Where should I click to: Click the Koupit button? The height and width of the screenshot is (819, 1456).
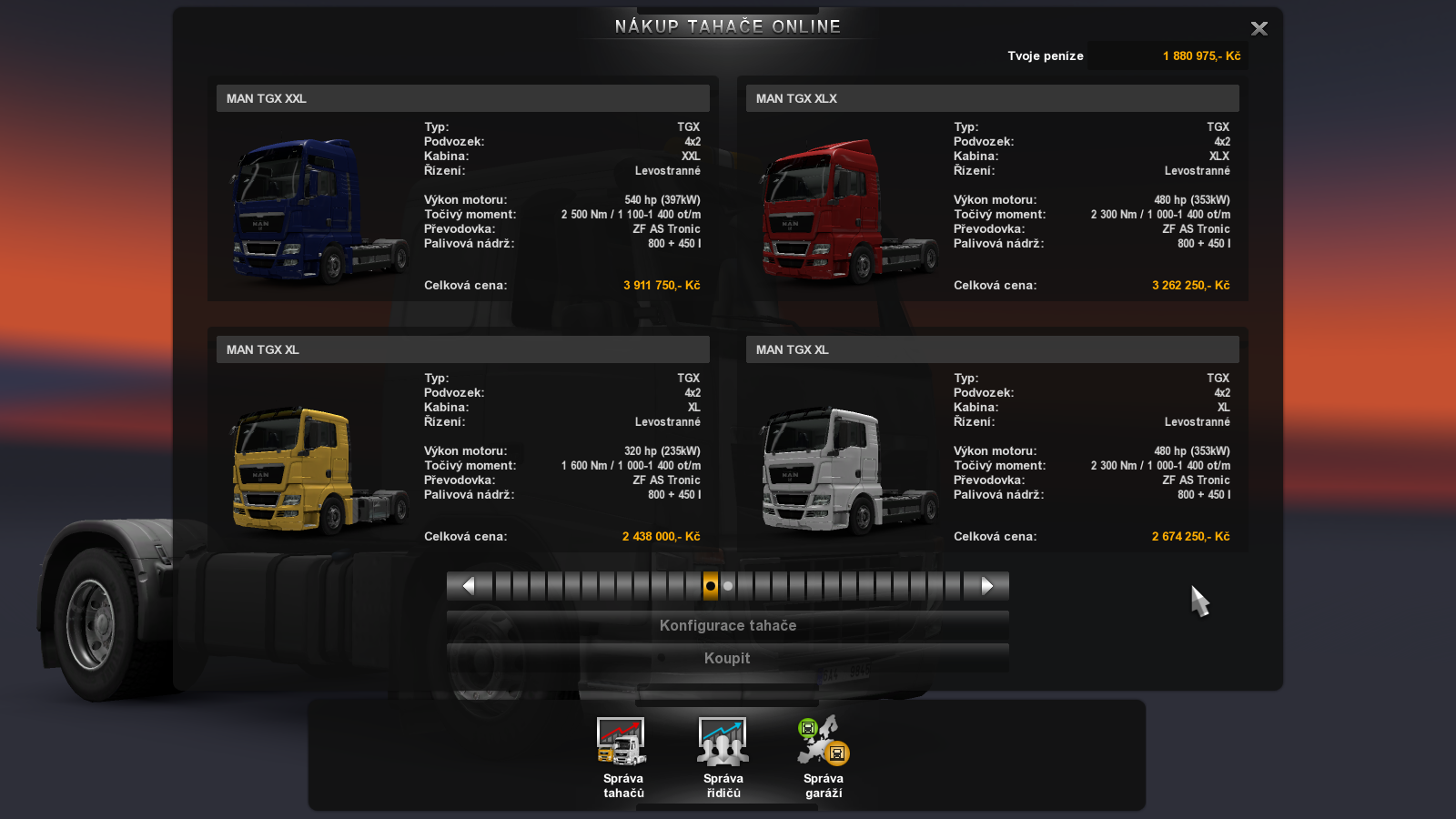(x=727, y=659)
